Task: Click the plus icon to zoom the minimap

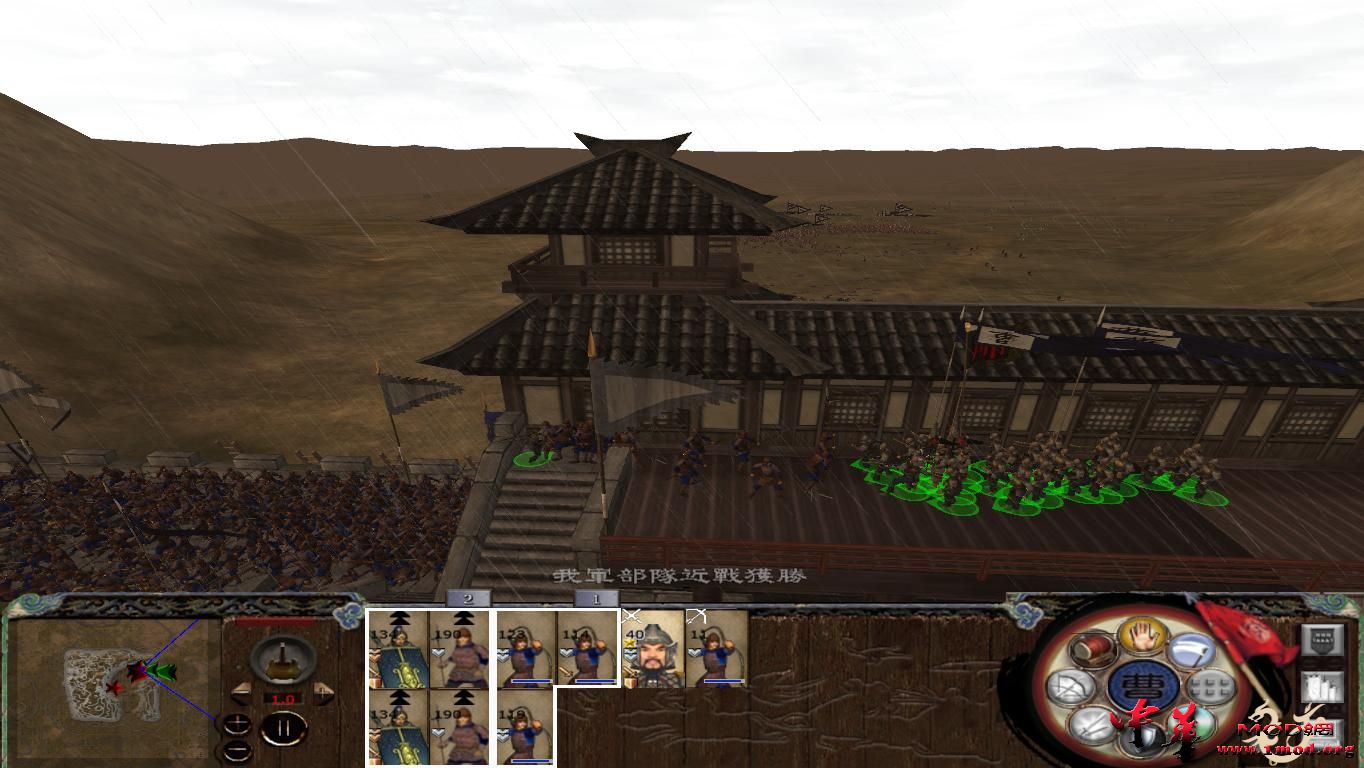Action: click(x=237, y=723)
